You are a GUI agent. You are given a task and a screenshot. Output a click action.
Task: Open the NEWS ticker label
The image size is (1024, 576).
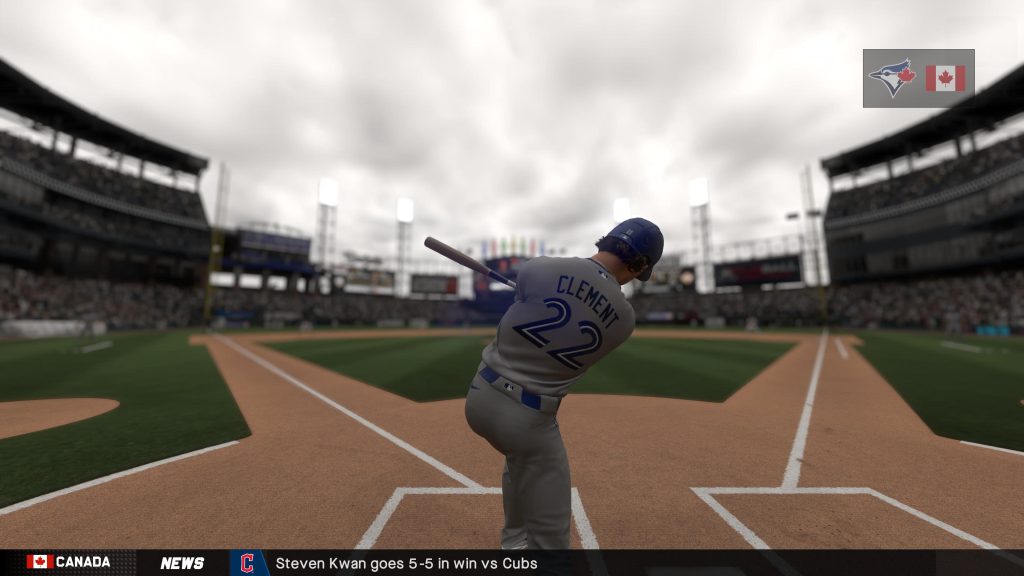pyautogui.click(x=182, y=563)
